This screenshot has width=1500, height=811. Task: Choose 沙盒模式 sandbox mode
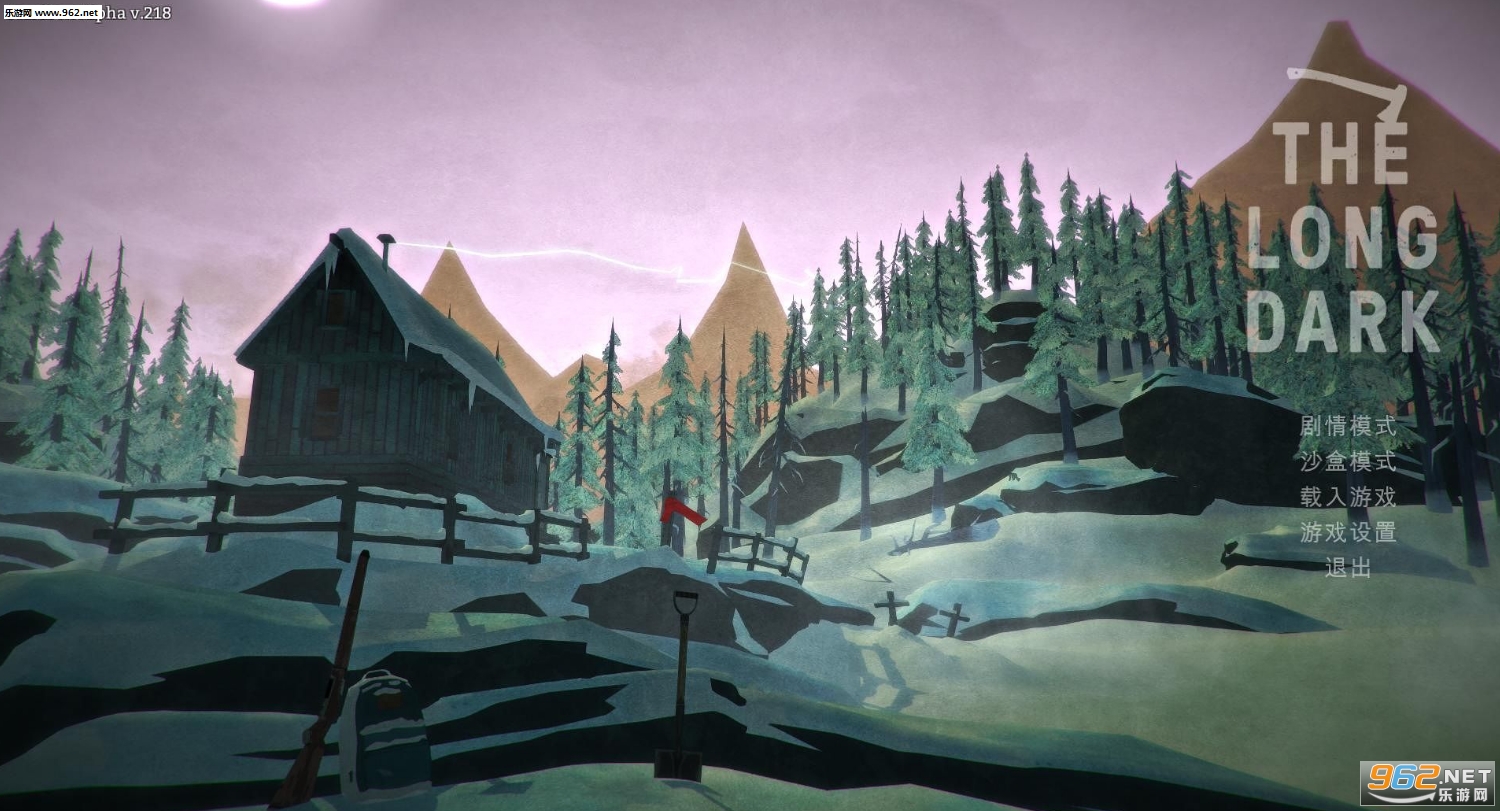1347,461
